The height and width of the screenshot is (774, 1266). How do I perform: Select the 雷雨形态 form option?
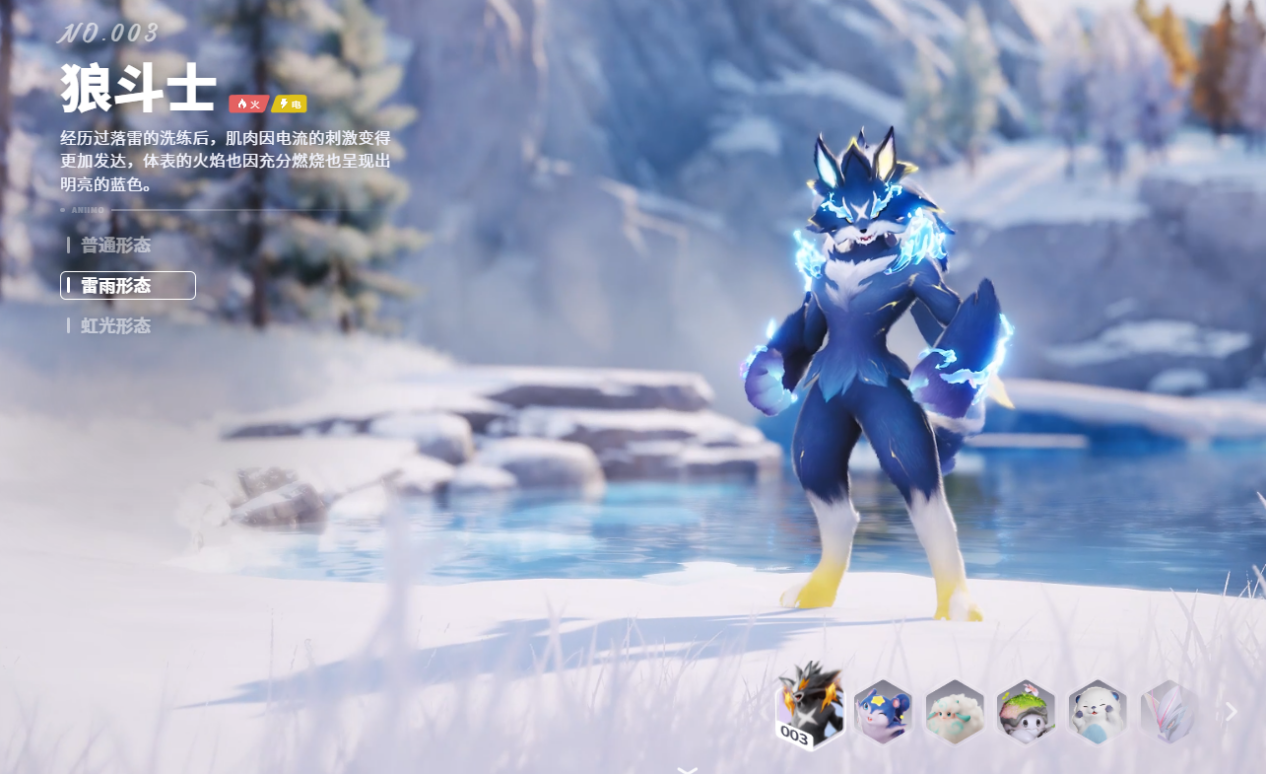point(127,286)
